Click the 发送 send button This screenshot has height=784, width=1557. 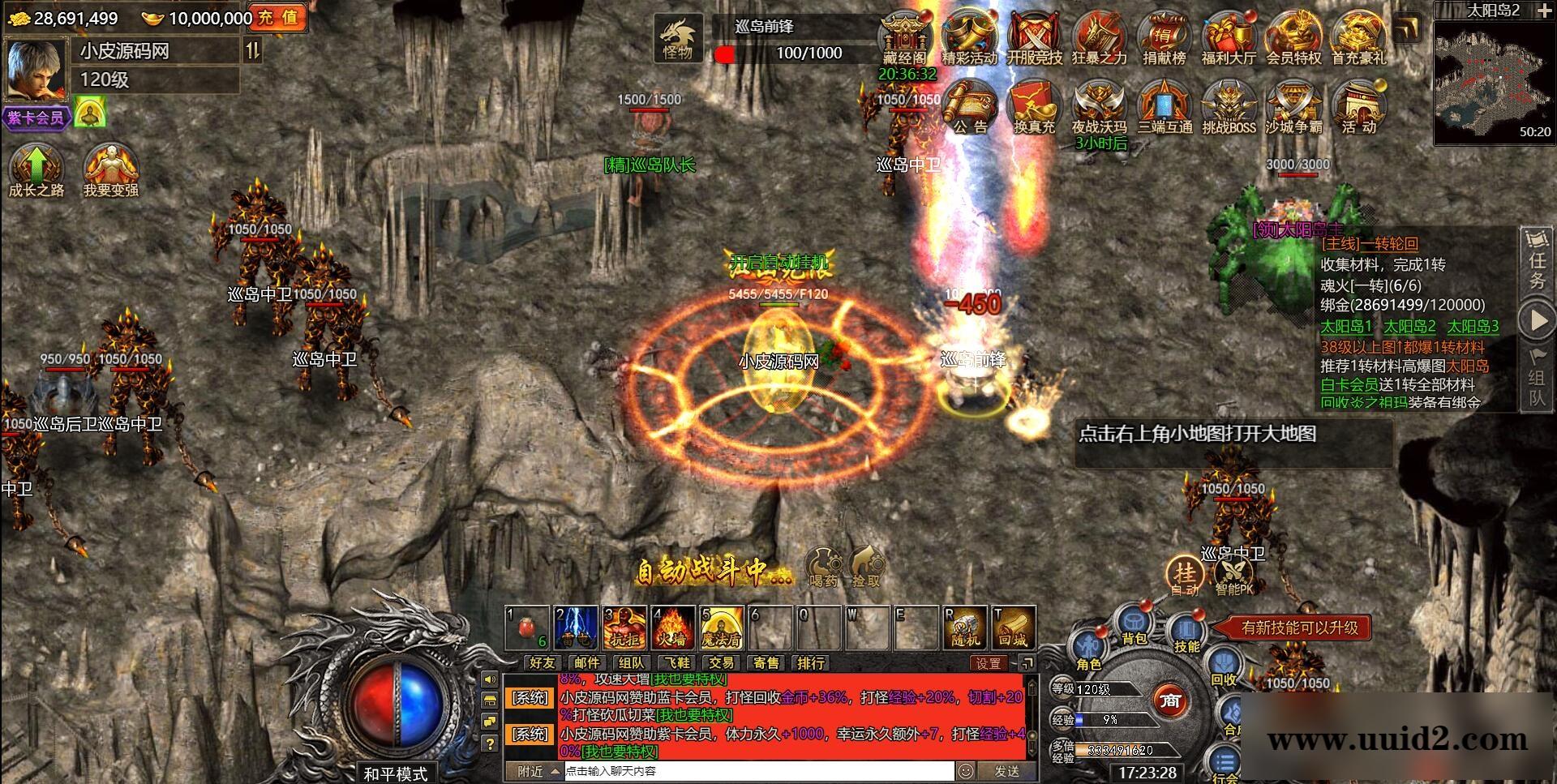pyautogui.click(x=1006, y=771)
